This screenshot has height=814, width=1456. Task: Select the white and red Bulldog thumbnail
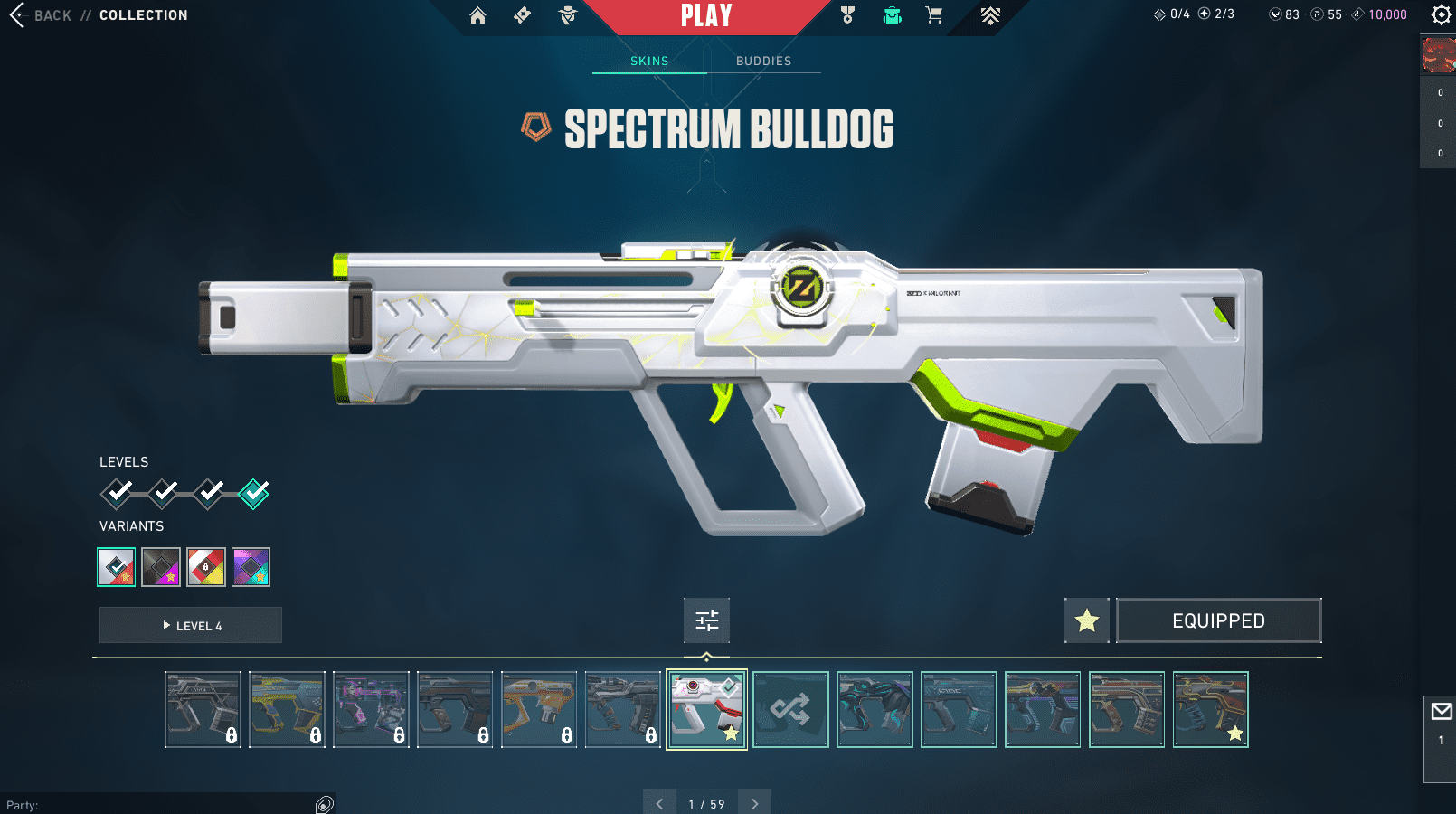(x=706, y=710)
